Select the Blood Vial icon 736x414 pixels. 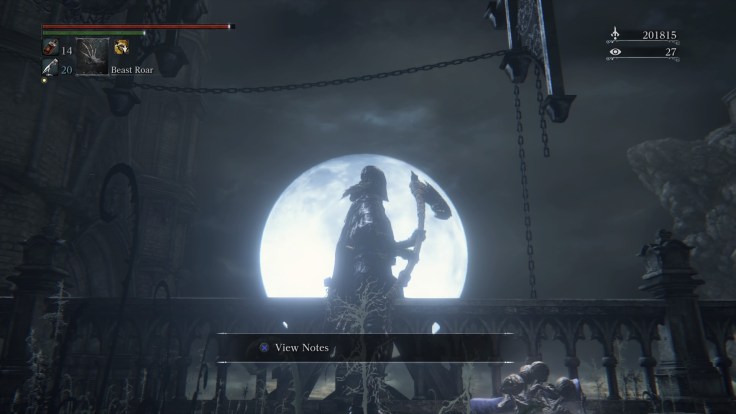50,47
